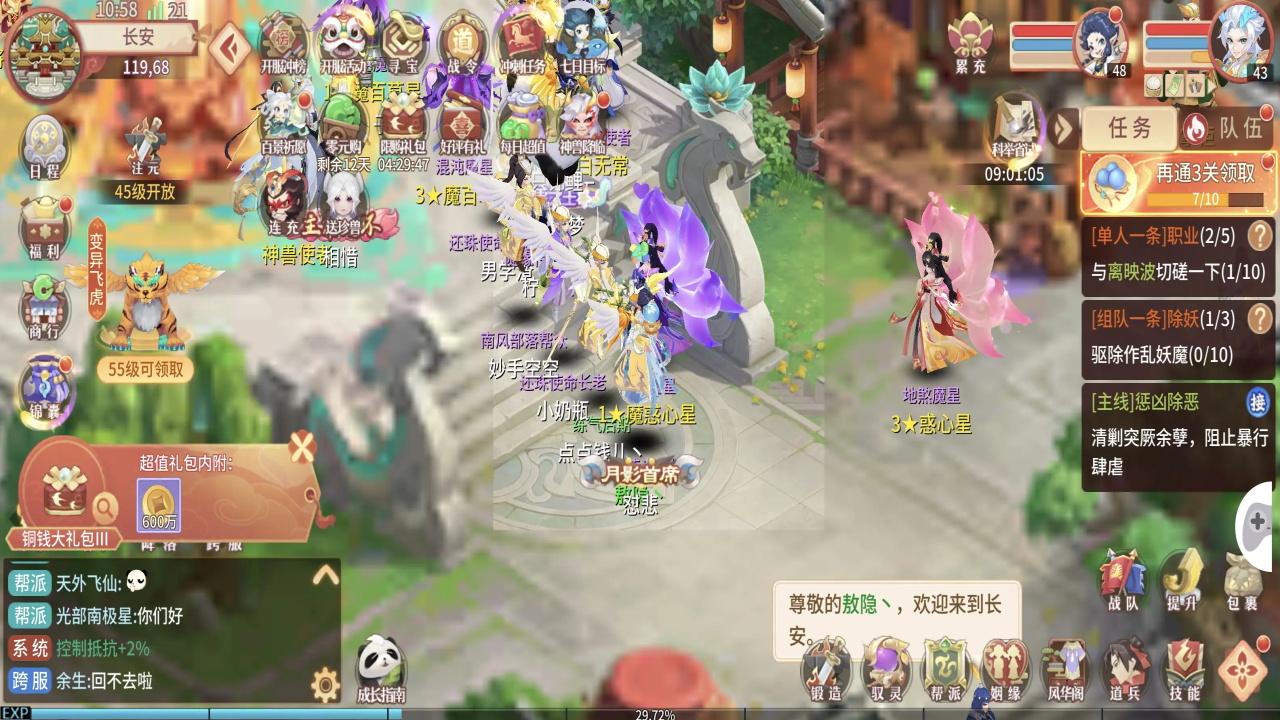
Task: Close the 铜钱大礼包 gift pack banner
Action: pos(302,447)
